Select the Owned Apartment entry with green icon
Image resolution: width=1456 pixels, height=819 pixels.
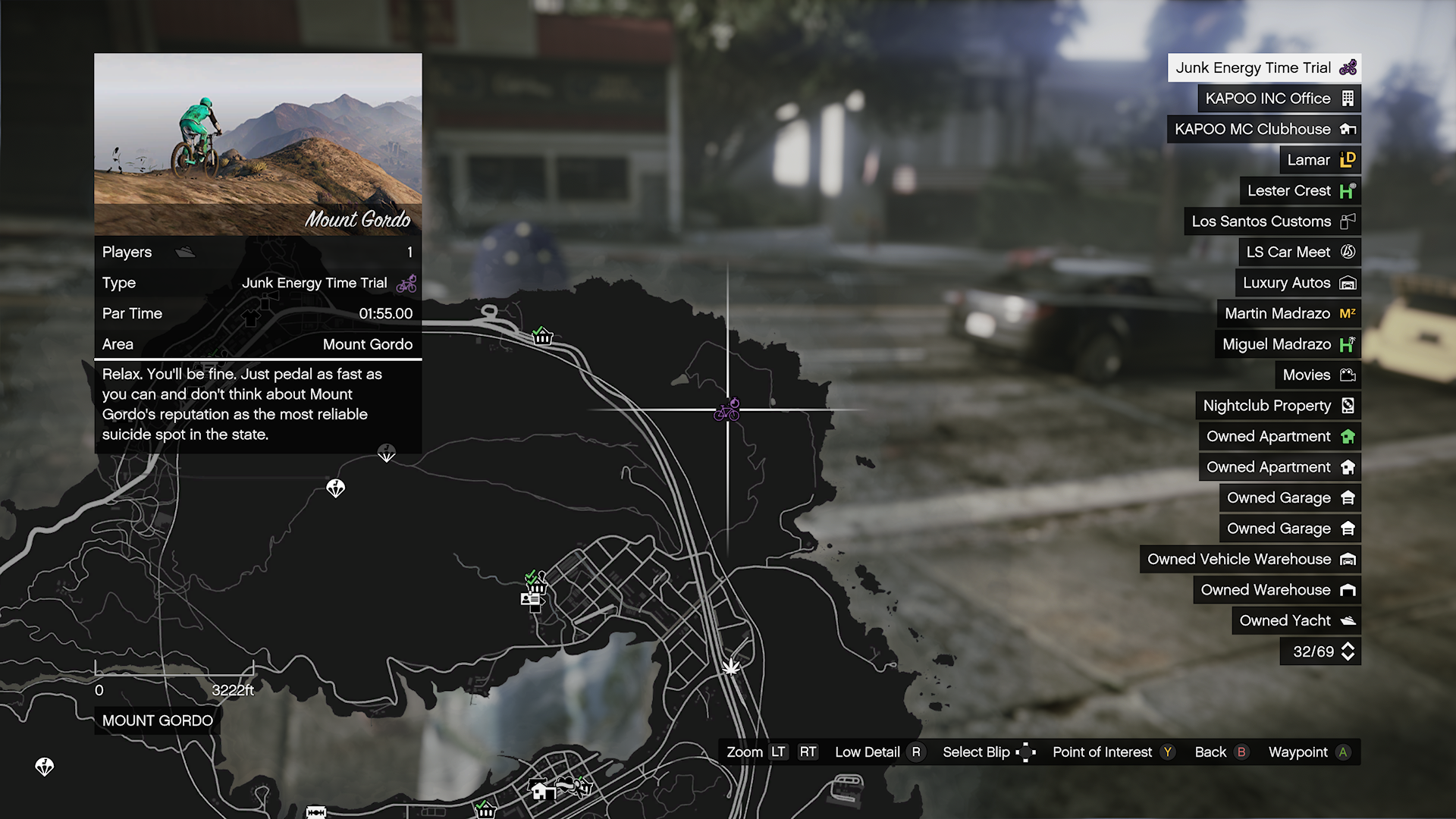[1279, 436]
